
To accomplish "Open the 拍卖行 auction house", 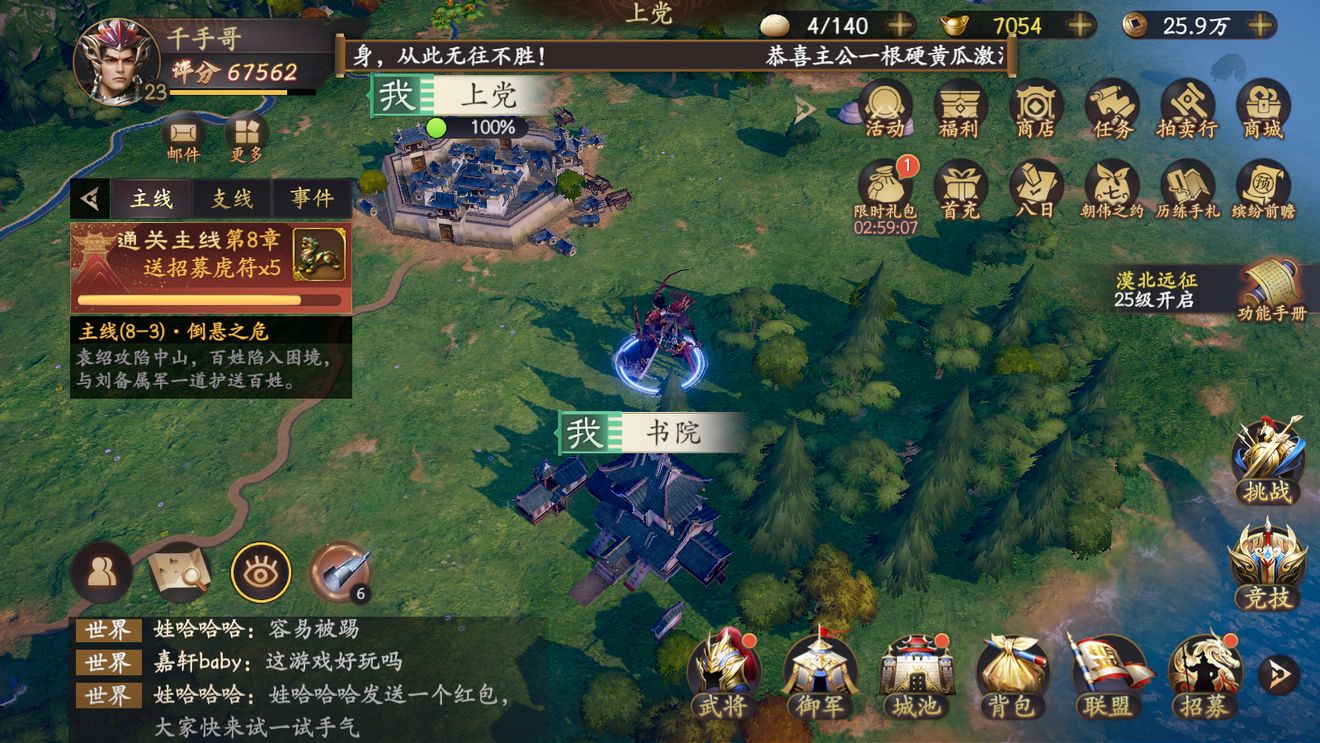I will [1186, 108].
